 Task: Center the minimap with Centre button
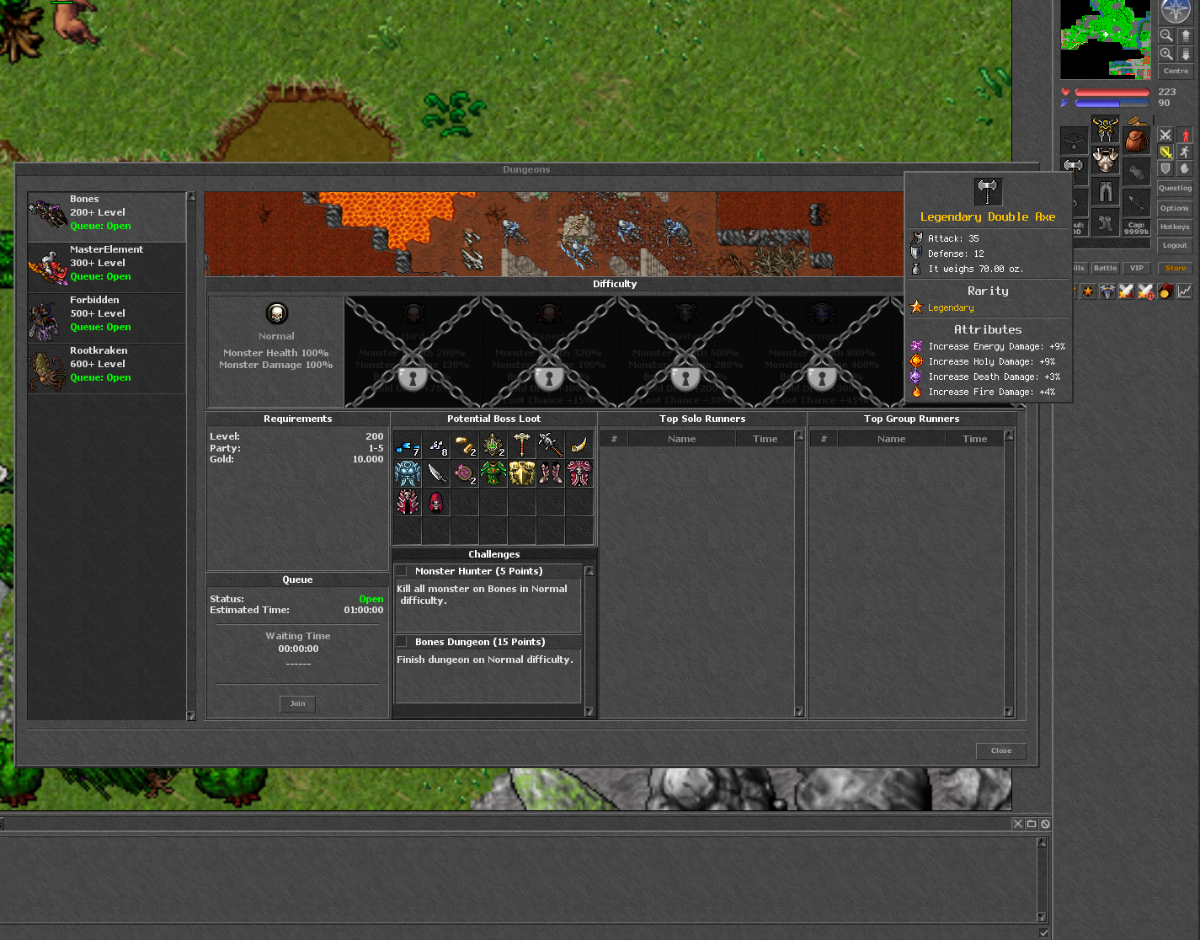coord(1176,71)
